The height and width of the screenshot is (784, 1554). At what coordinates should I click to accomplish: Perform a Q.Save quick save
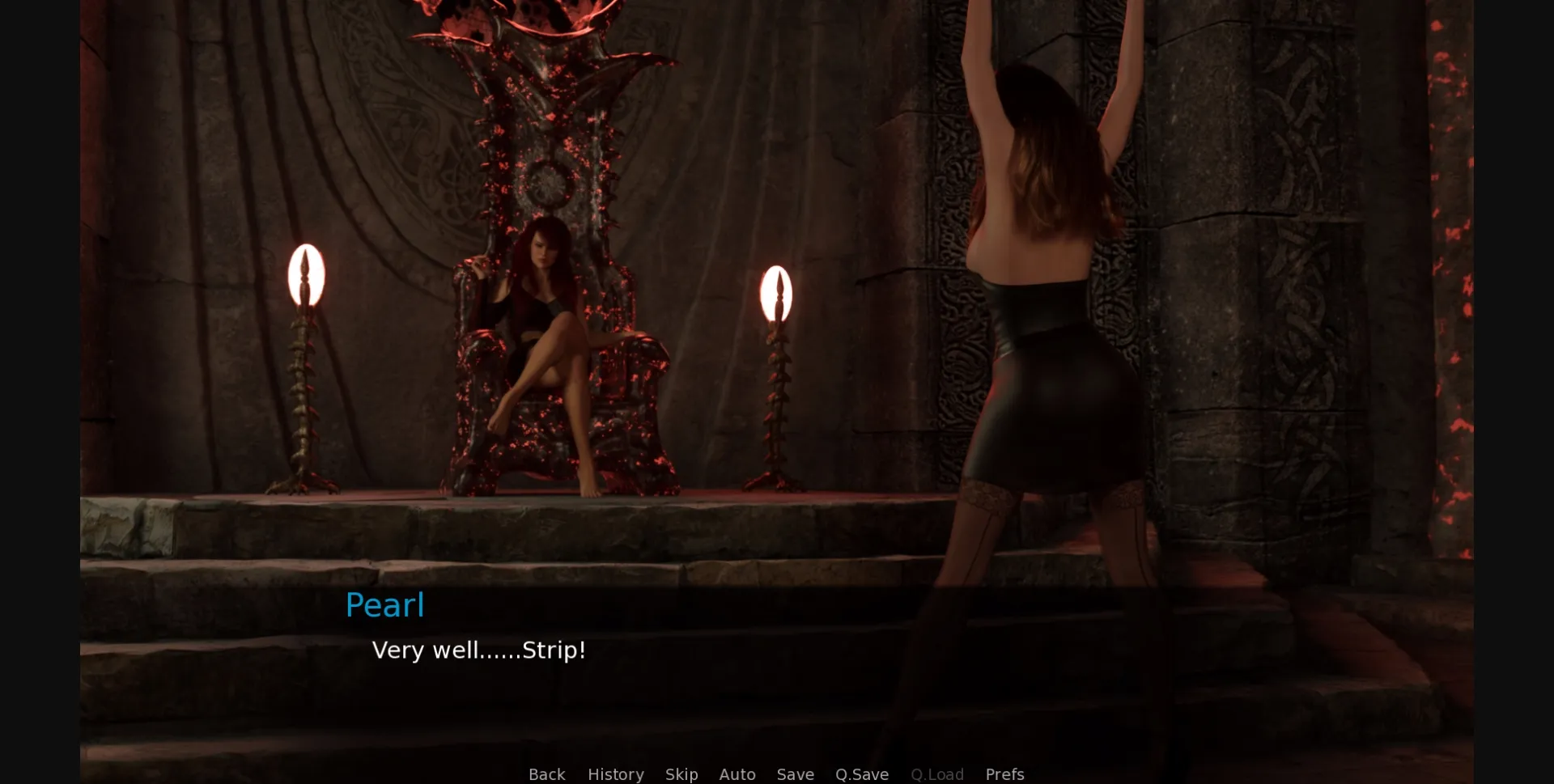(x=861, y=774)
